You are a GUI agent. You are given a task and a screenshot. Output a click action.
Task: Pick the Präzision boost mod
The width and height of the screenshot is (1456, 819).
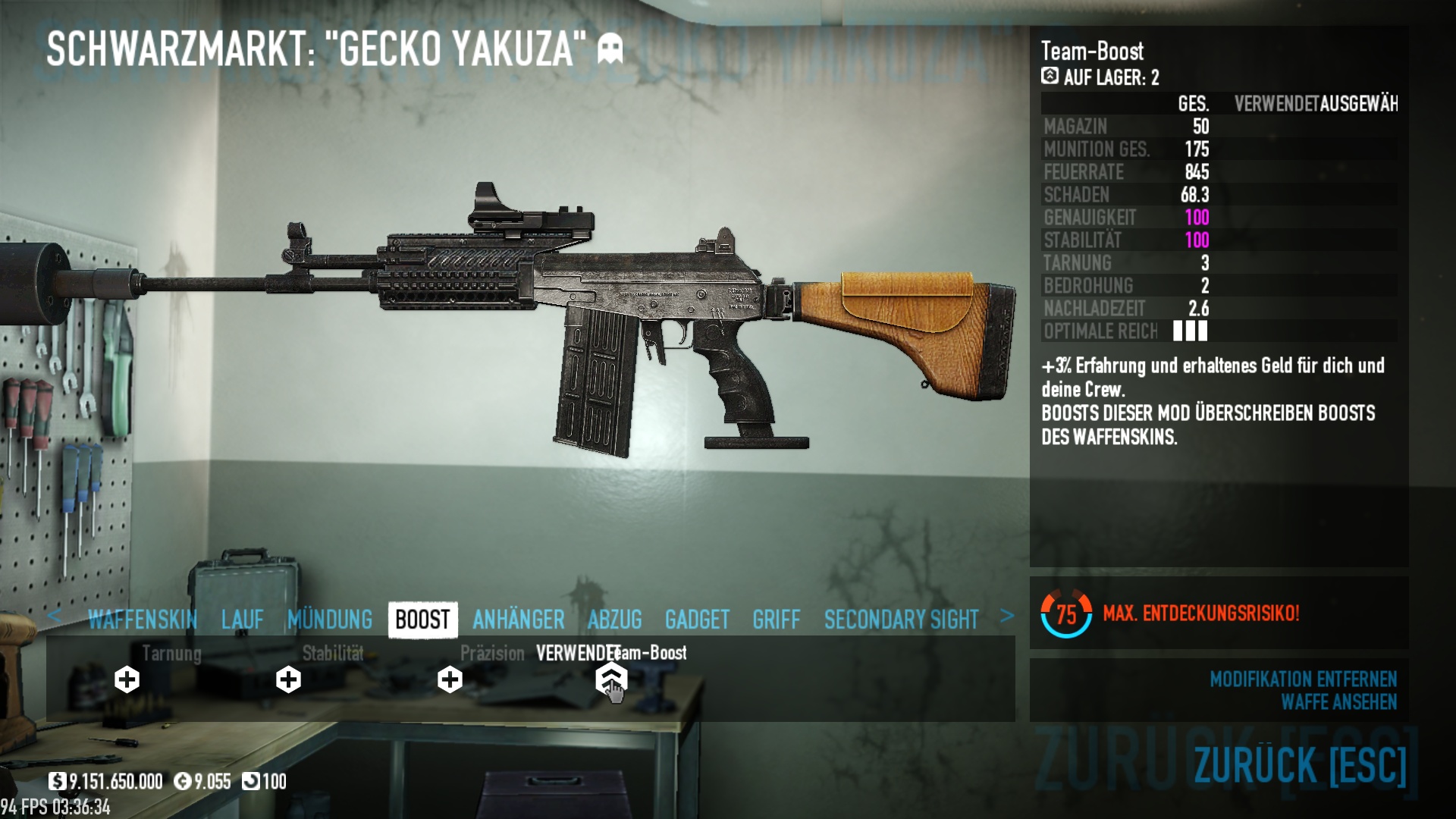point(450,679)
